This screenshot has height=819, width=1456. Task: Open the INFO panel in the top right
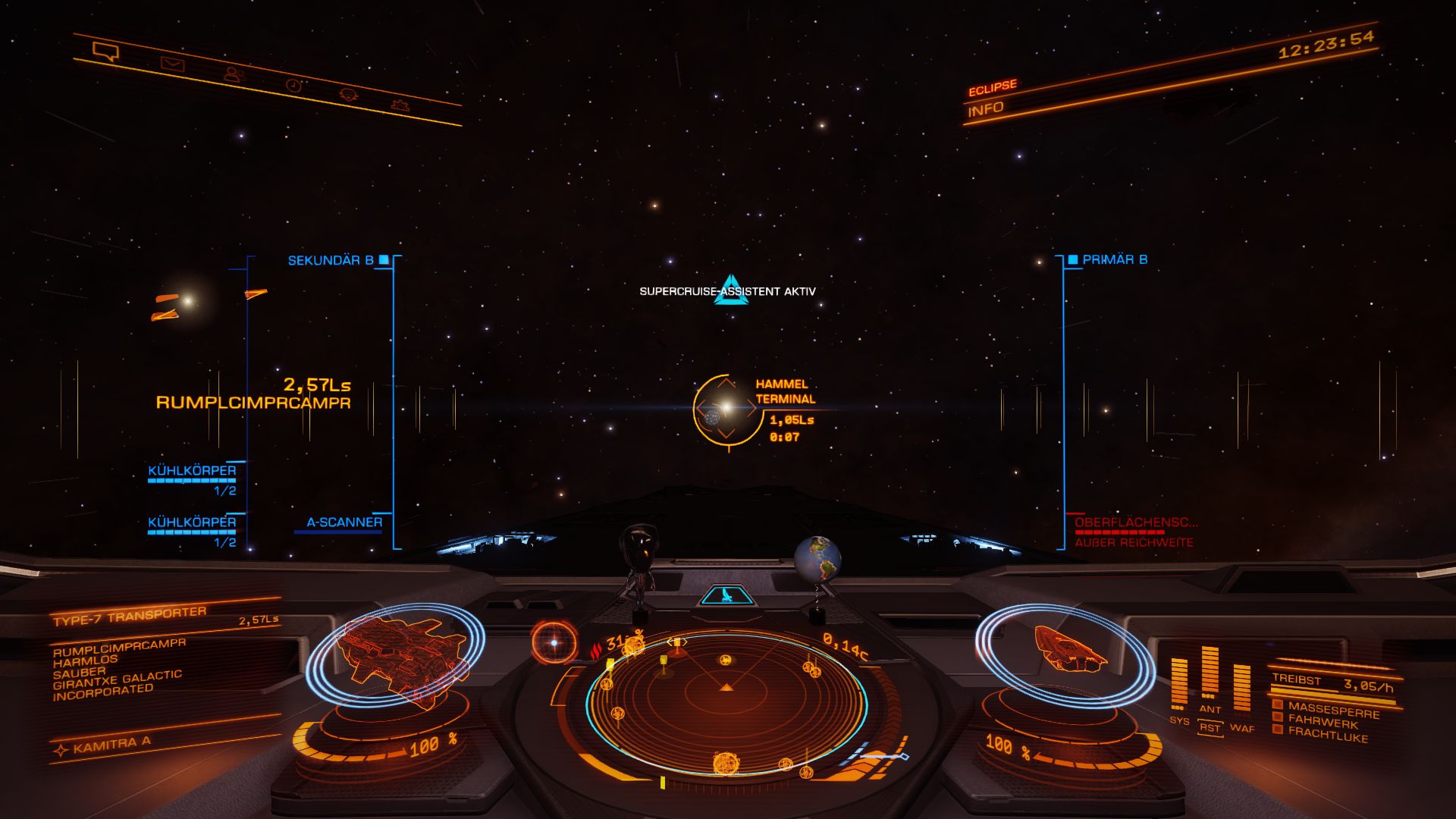click(x=985, y=109)
